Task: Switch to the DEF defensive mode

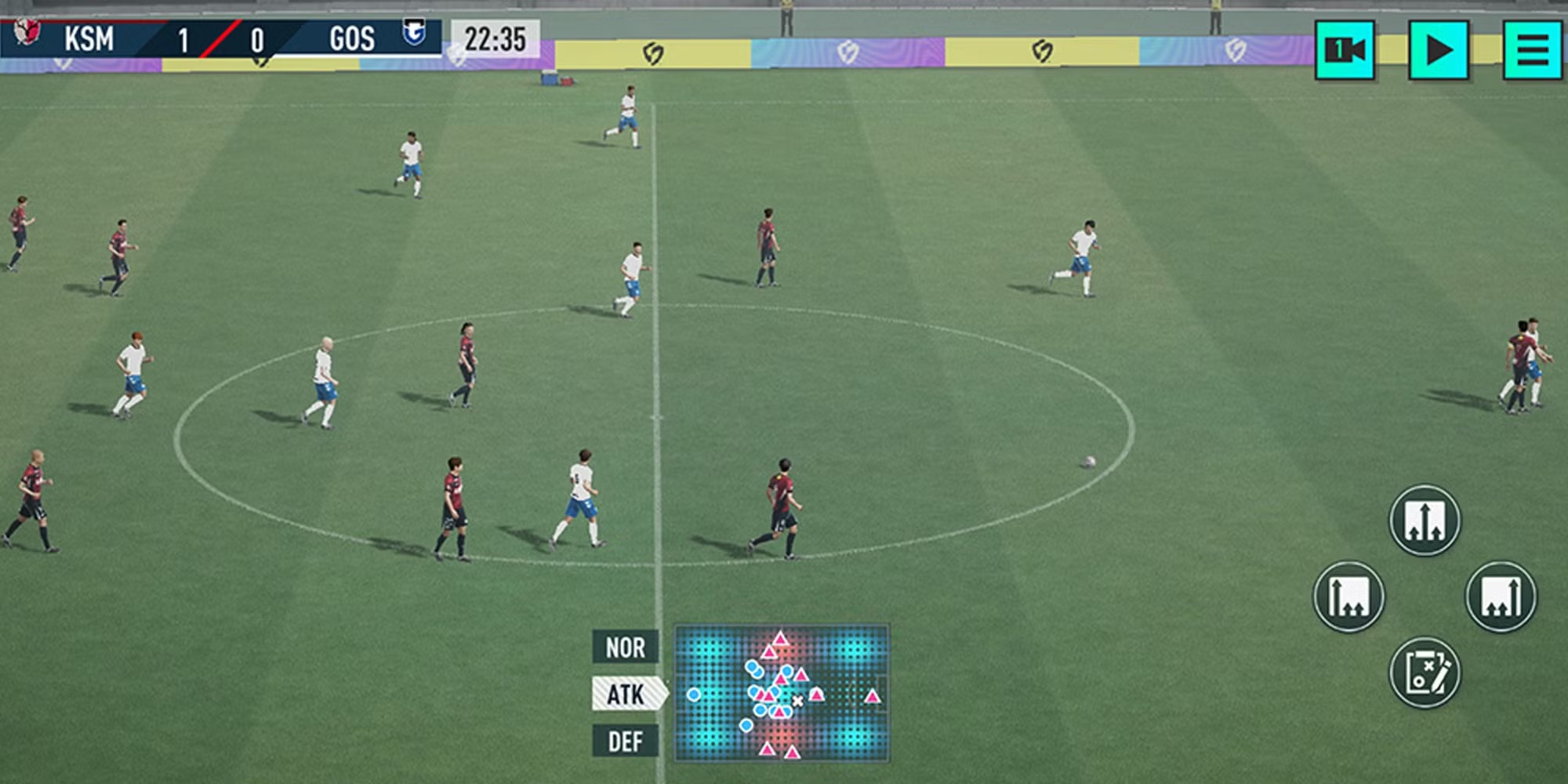Action: (x=625, y=741)
